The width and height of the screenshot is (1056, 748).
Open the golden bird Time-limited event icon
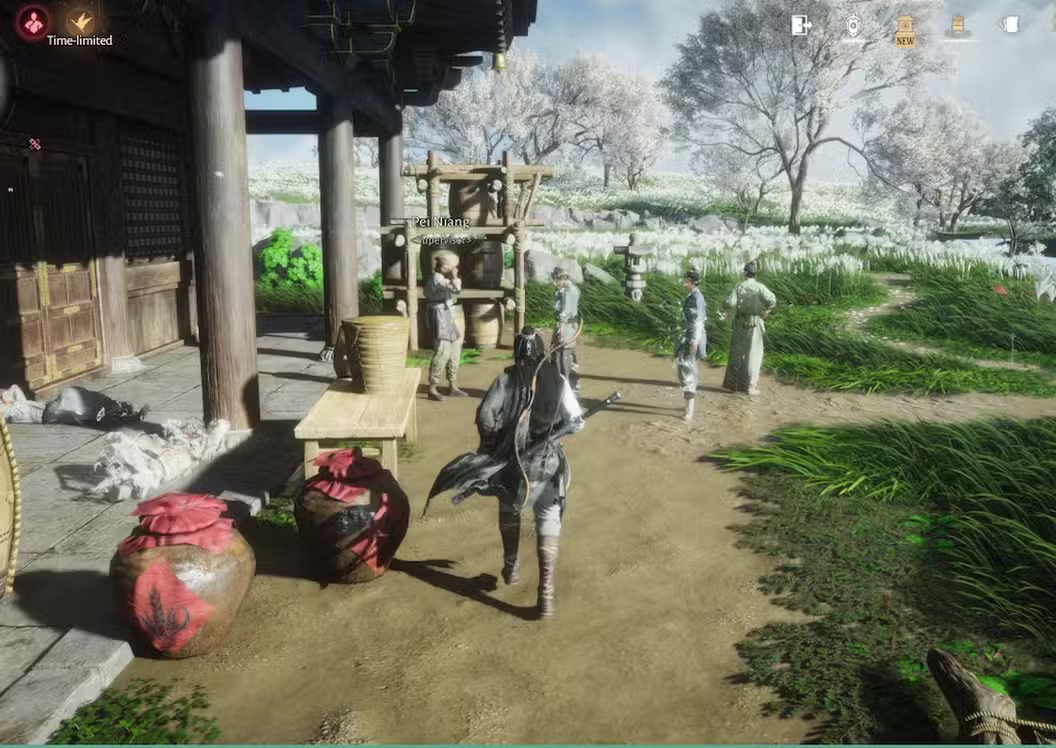click(x=81, y=21)
